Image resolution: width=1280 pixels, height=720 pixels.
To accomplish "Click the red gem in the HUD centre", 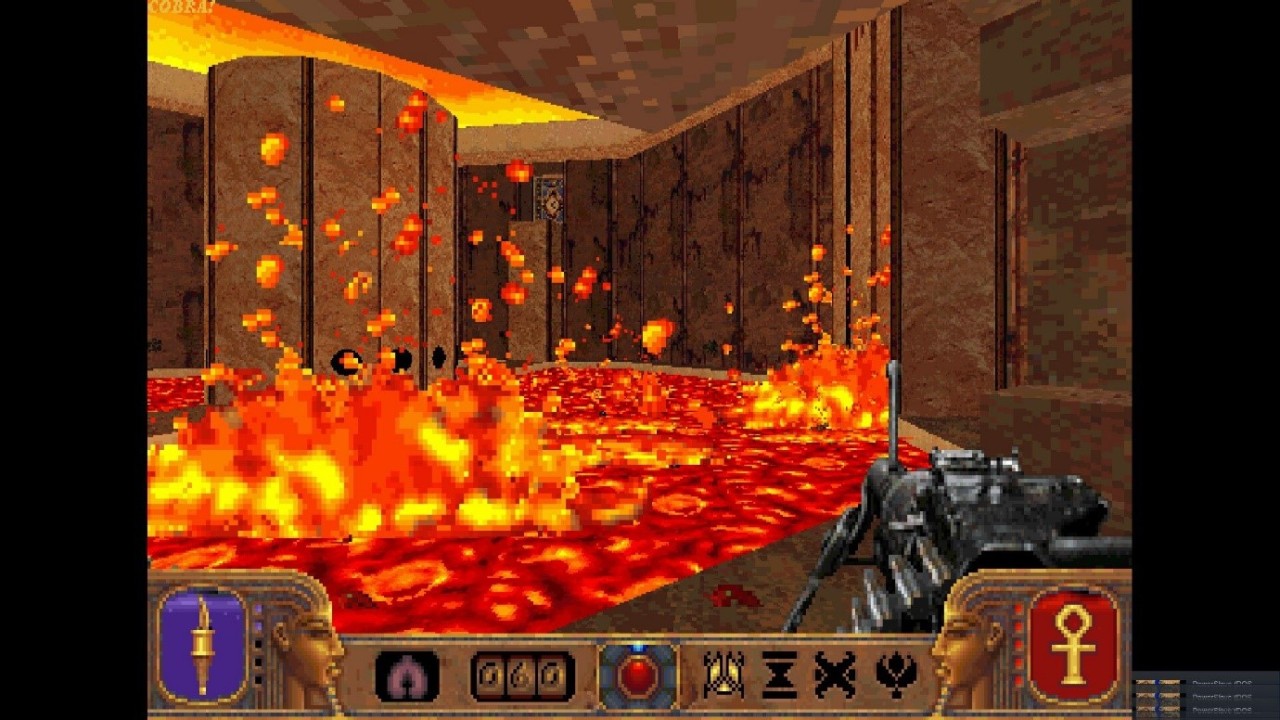I will click(637, 676).
